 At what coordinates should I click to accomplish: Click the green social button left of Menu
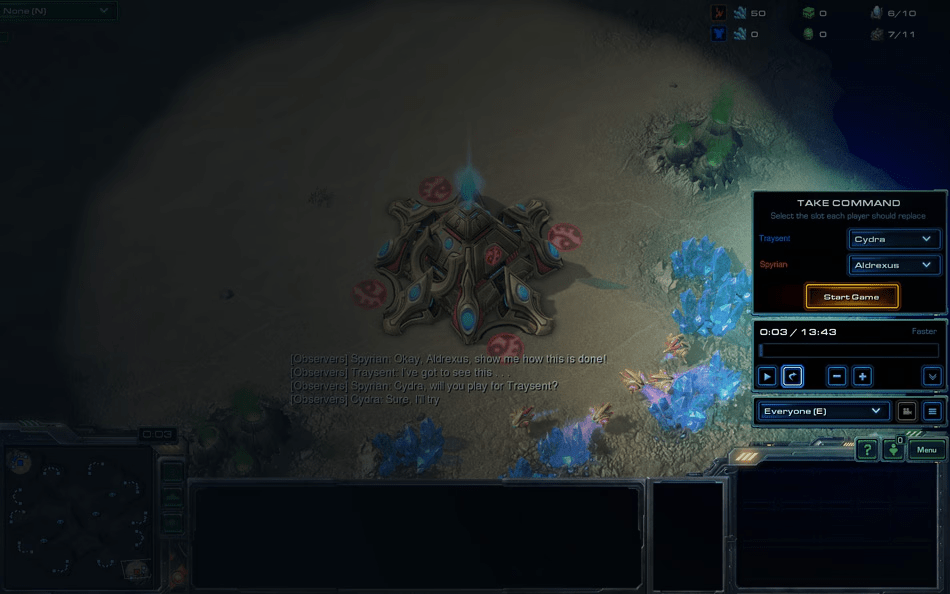point(893,450)
